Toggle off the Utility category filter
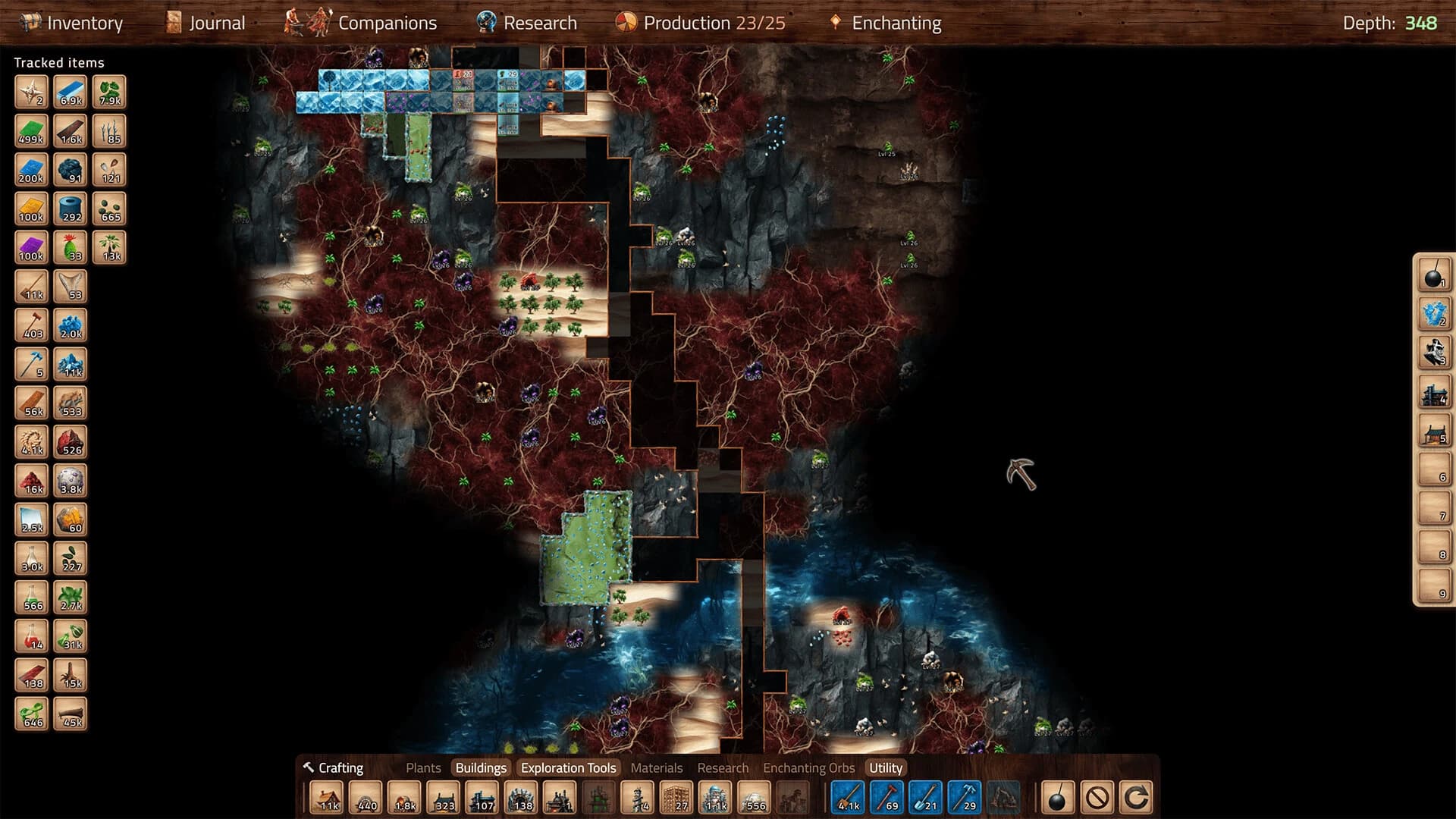 884,767
